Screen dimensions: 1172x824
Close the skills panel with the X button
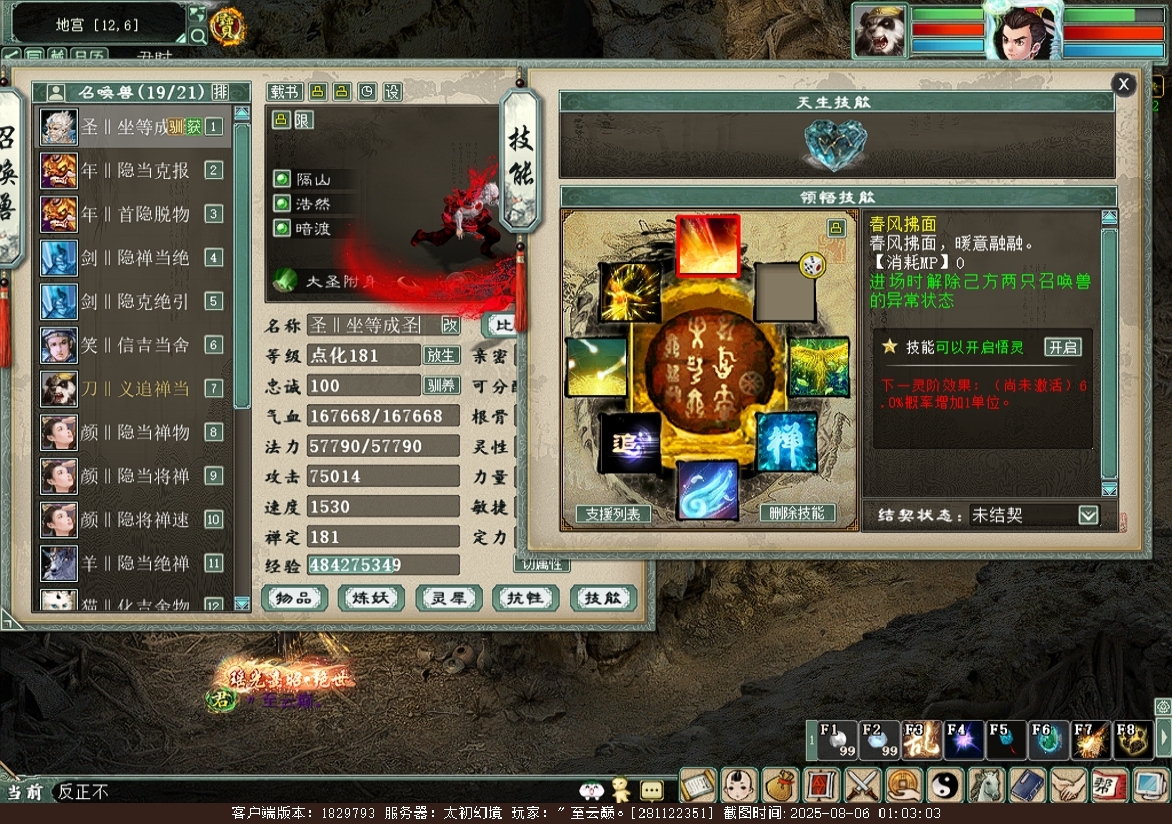(x=1124, y=85)
